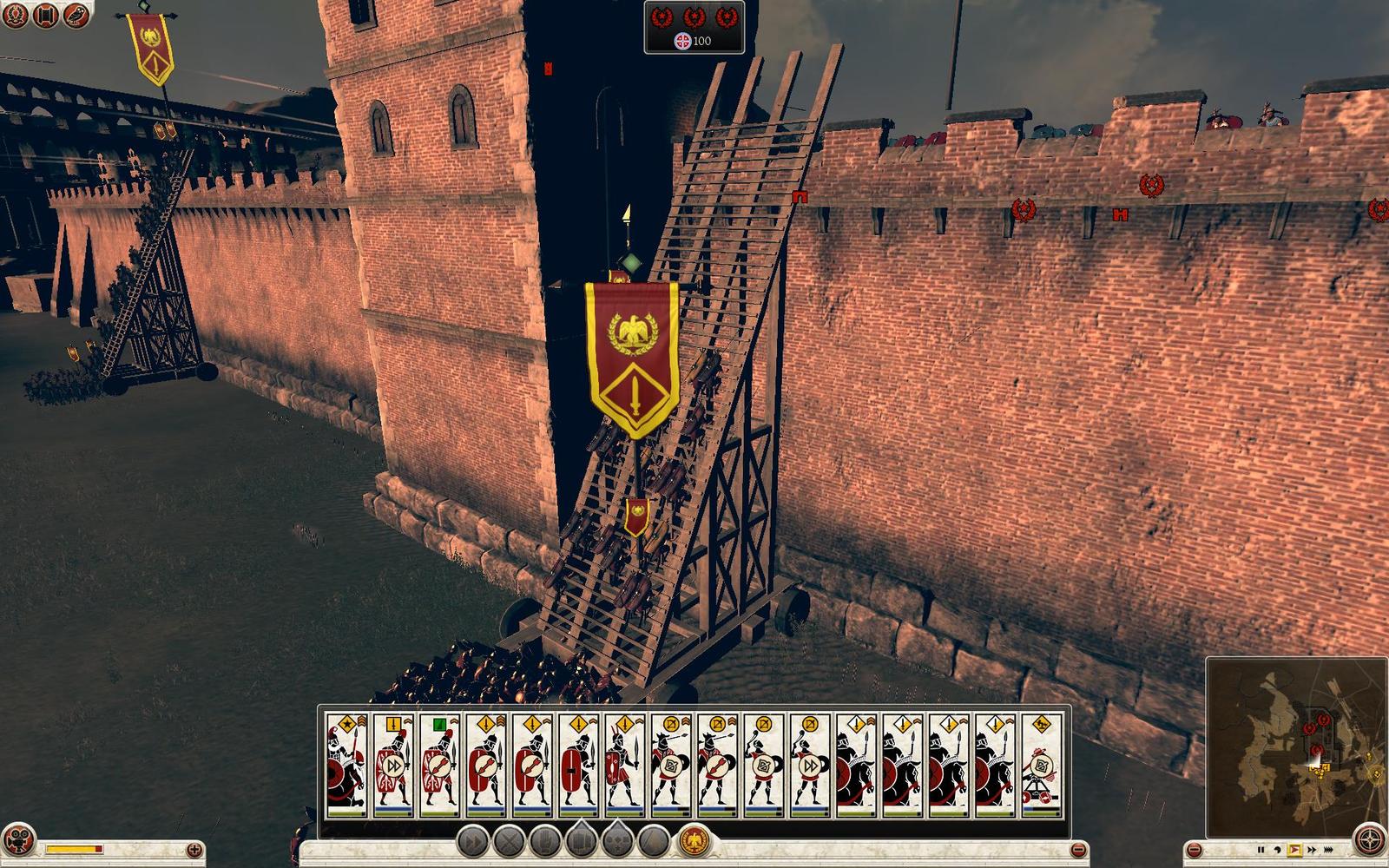Collapse the minimap panel with minus button
Screen dimensions: 1389x868
click(1195, 848)
